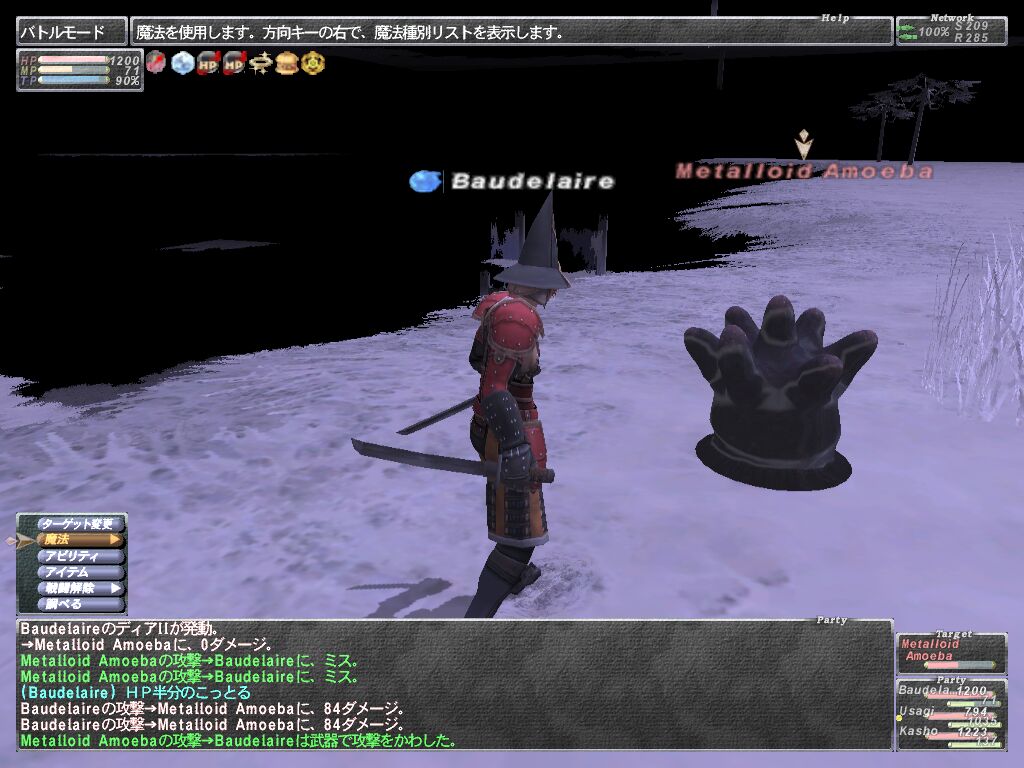Image resolution: width=1024 pixels, height=768 pixels.
Task: Select 戦闘解除 to disengage from battle
Action: point(77,588)
